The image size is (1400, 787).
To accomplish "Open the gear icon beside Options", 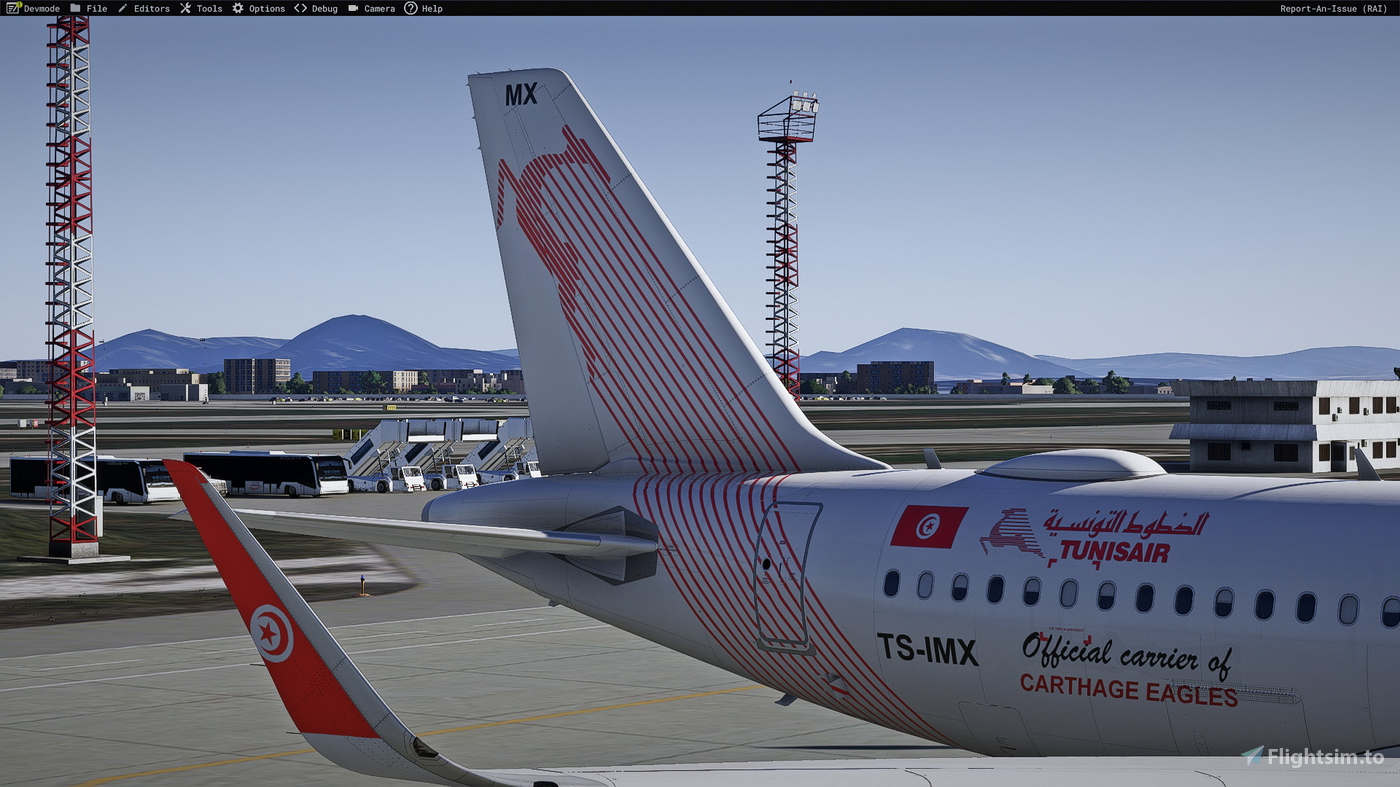I will (x=236, y=8).
